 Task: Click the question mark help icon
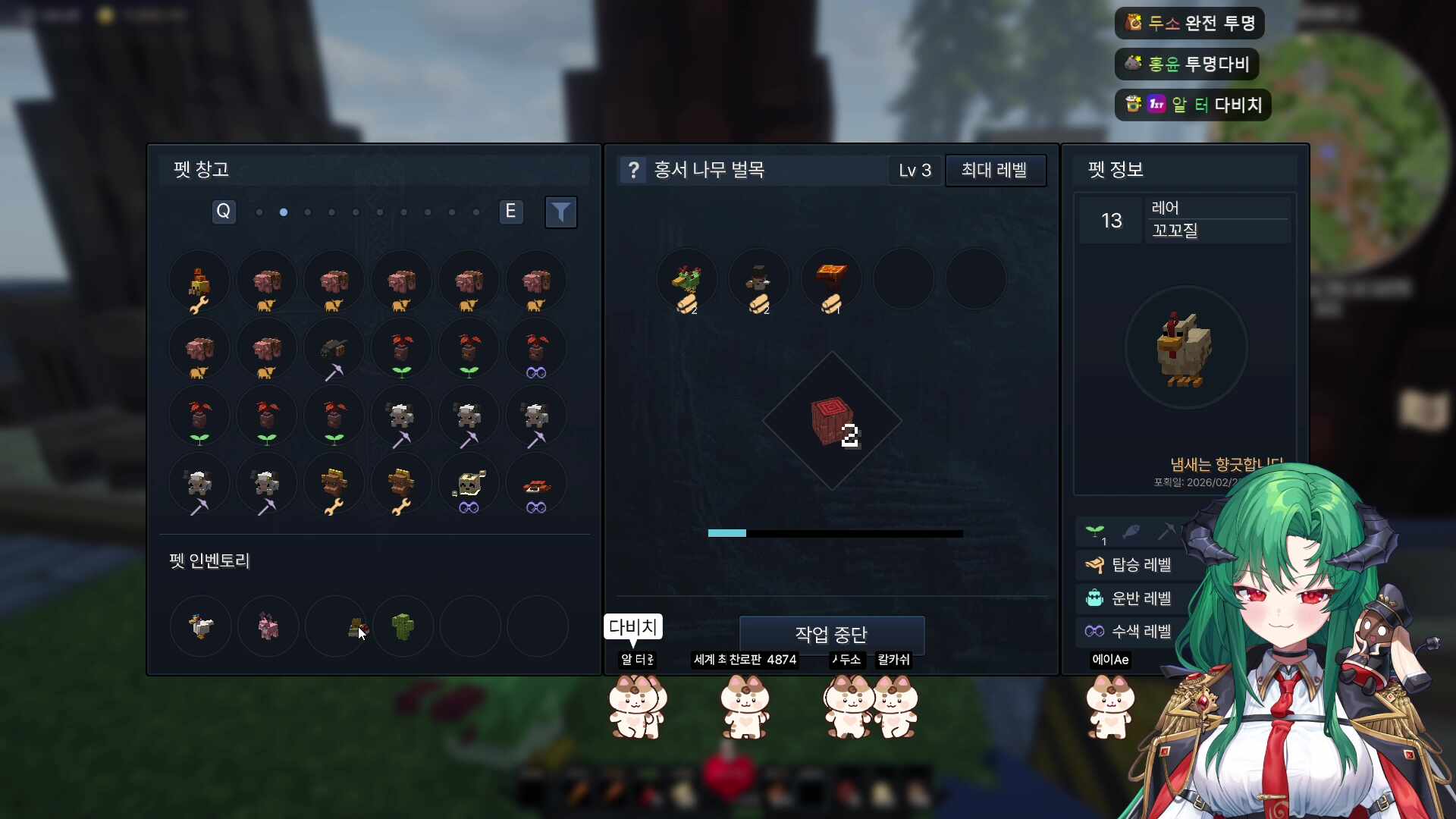(x=633, y=170)
